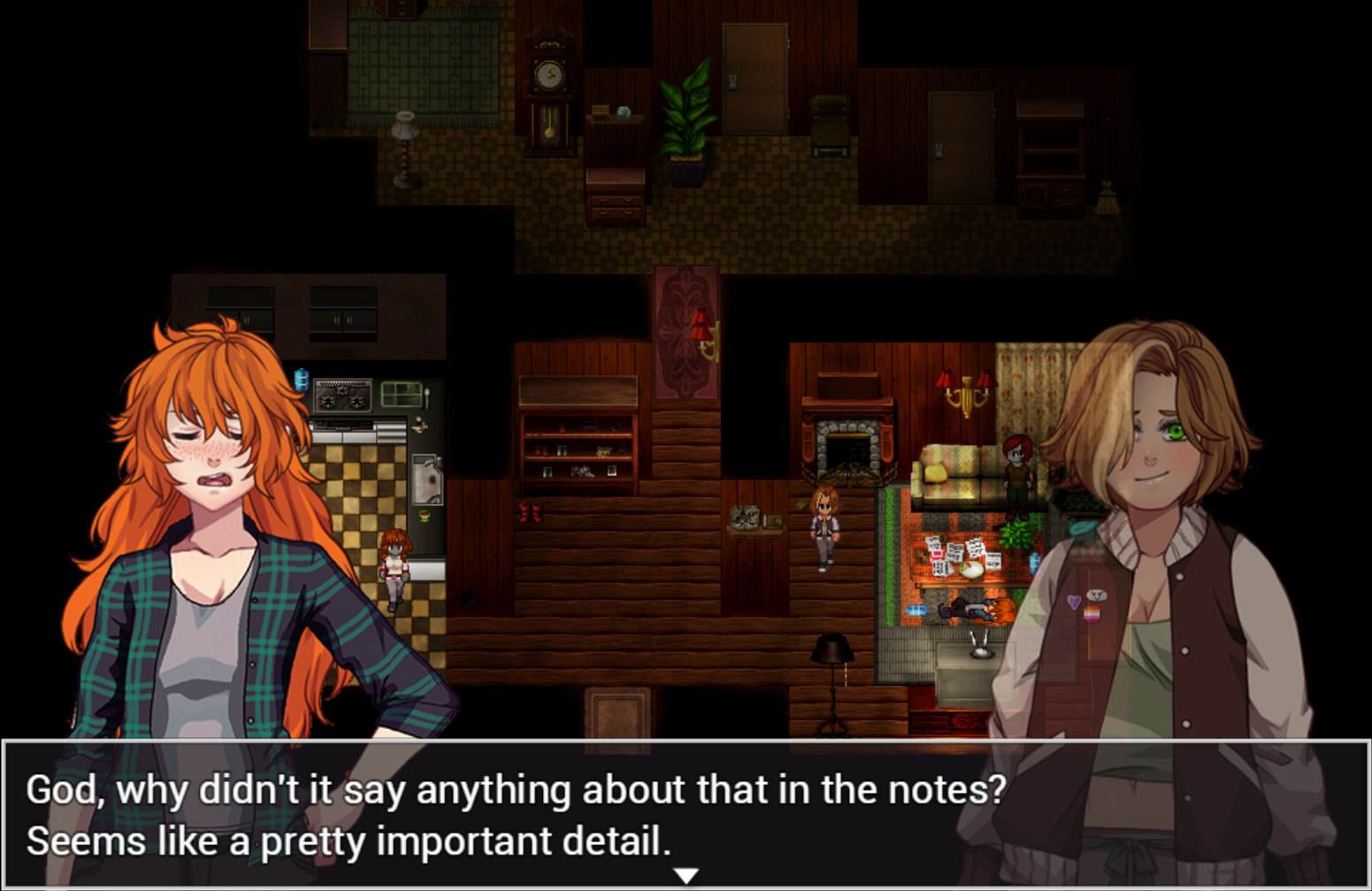
Task: Advance dialogue via the down arrow indicator
Action: 686,874
